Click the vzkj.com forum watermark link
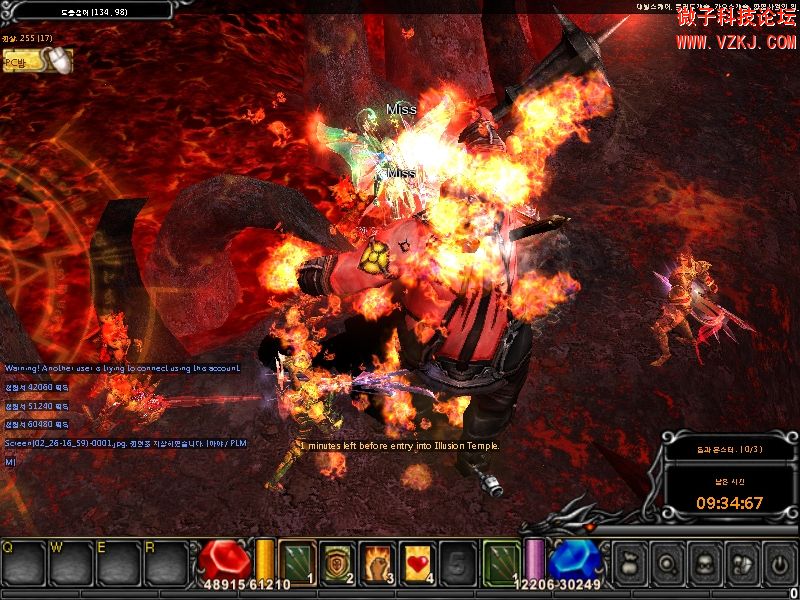The image size is (800, 600). tap(735, 42)
